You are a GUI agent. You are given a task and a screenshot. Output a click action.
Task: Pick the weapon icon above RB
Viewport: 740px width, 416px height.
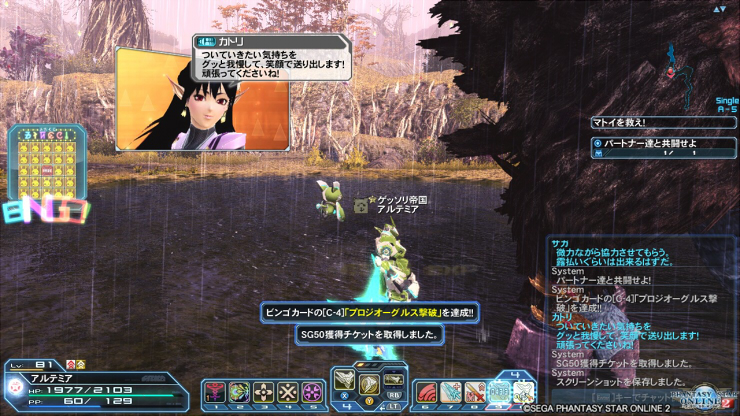coord(393,379)
